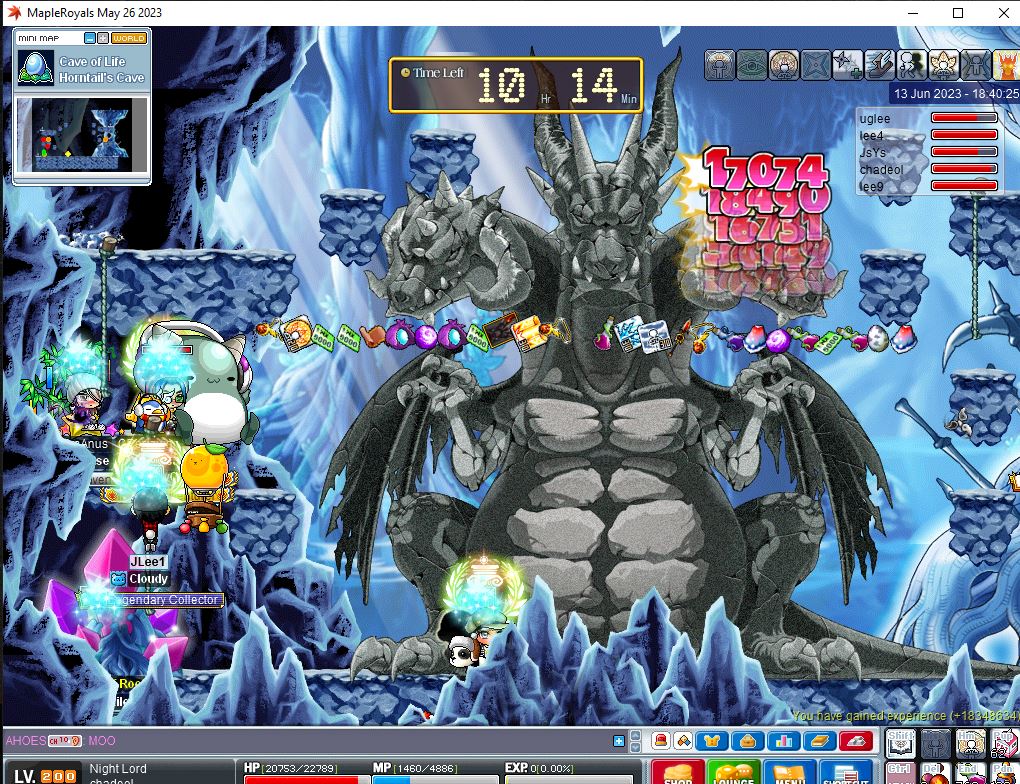Open the equipment shirt quick button

(714, 741)
